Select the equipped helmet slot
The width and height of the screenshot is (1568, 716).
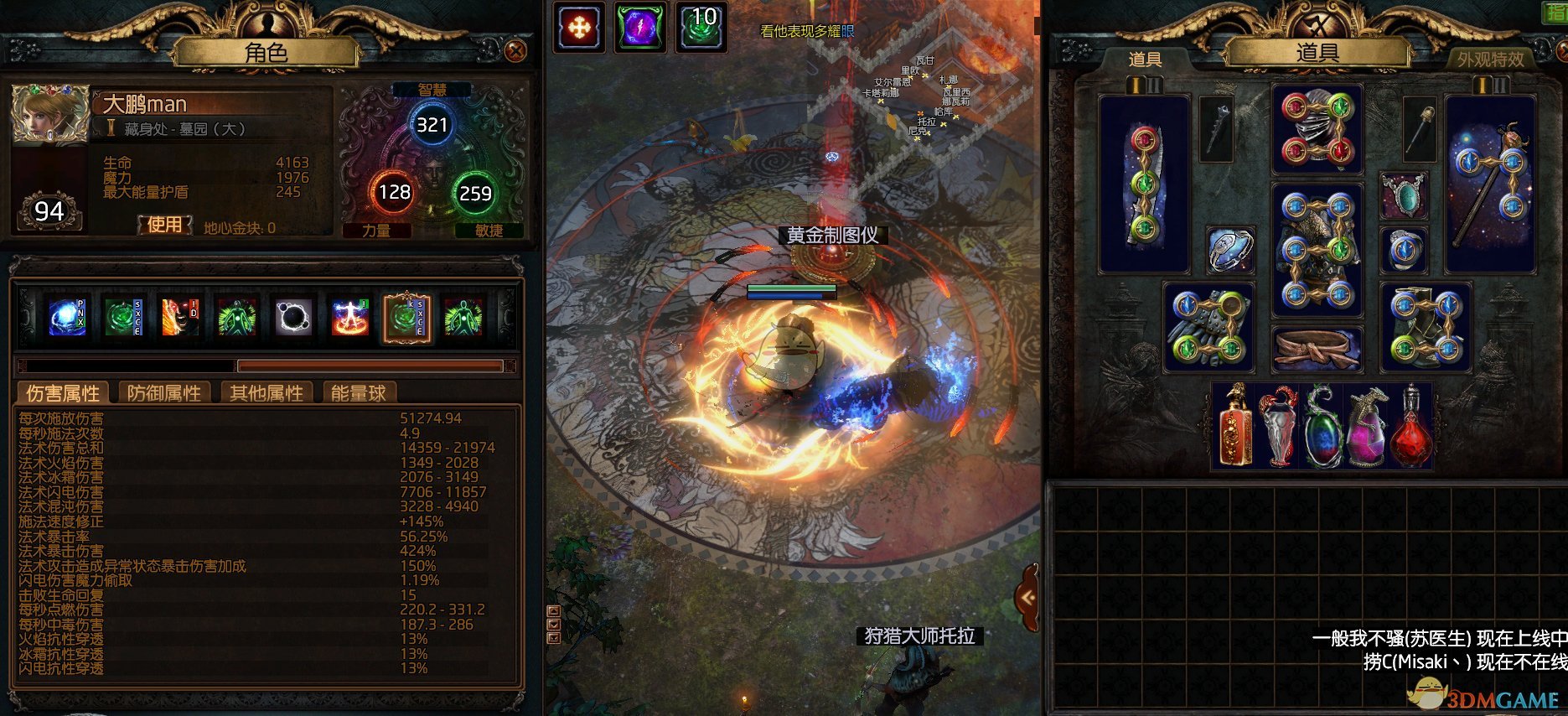click(x=1317, y=129)
